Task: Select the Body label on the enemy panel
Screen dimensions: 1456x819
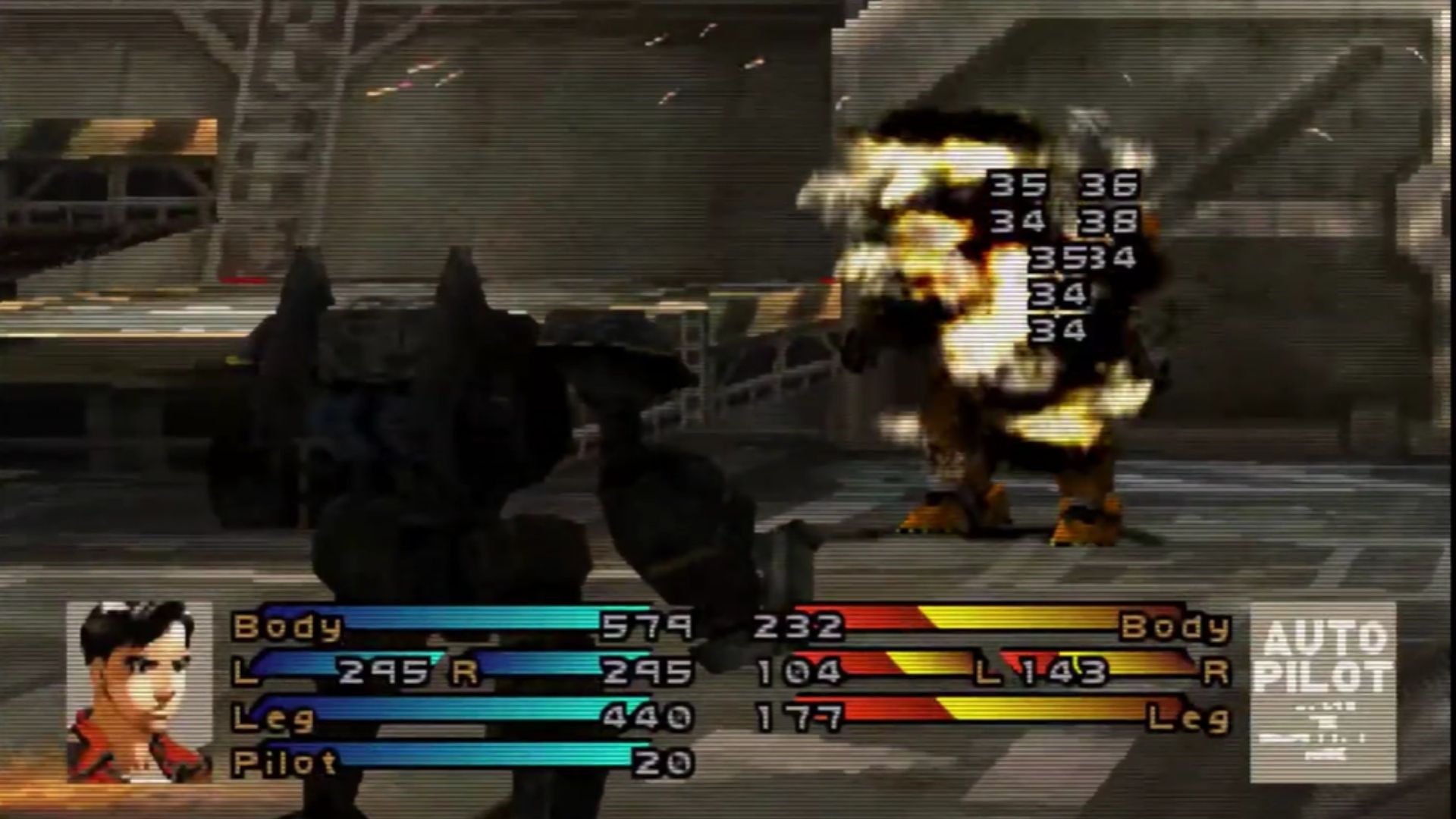Action: 1183,628
